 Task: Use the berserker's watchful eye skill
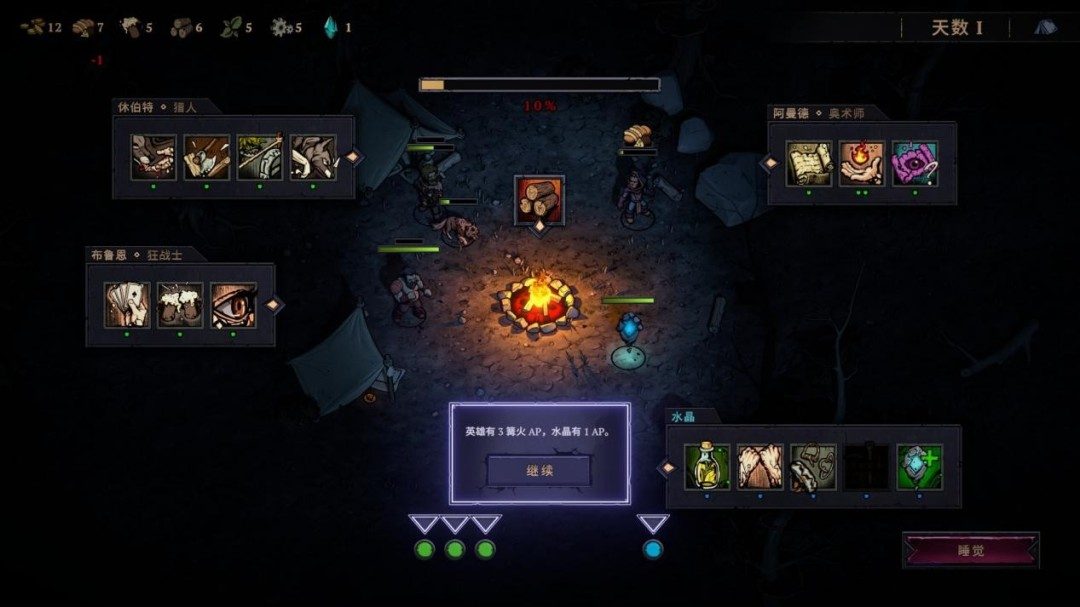tap(234, 305)
